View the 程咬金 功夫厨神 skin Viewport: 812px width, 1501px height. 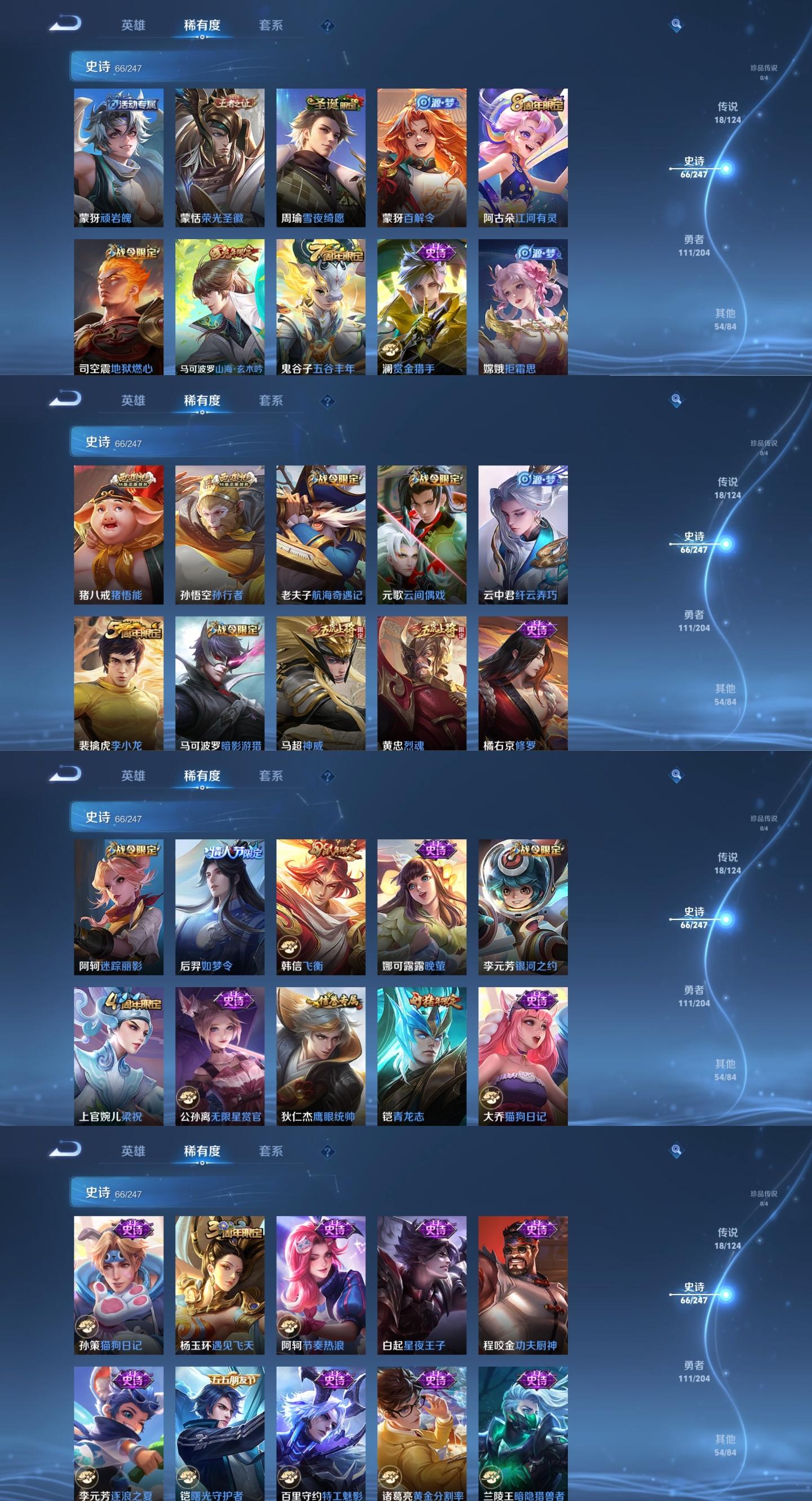[523, 1284]
